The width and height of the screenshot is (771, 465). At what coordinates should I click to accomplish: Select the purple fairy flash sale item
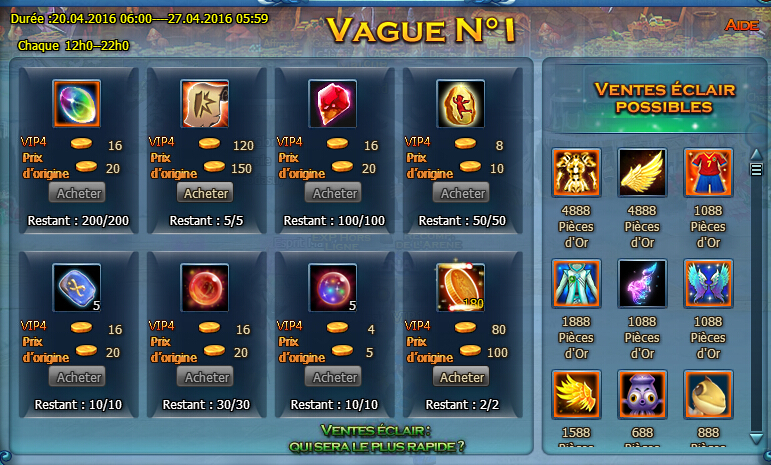[x=642, y=284]
